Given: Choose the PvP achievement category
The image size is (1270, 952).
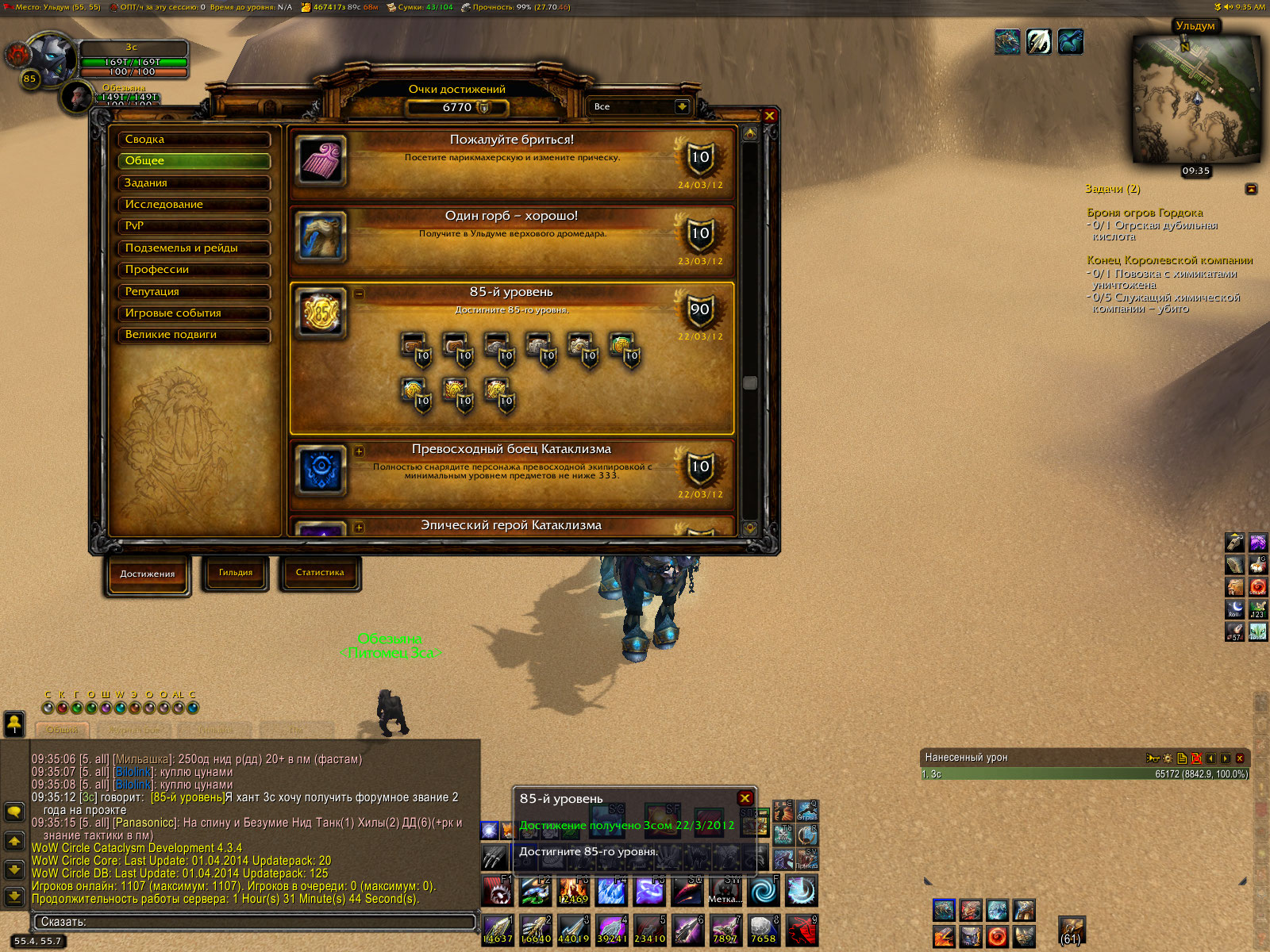Looking at the screenshot, I should pyautogui.click(x=194, y=226).
